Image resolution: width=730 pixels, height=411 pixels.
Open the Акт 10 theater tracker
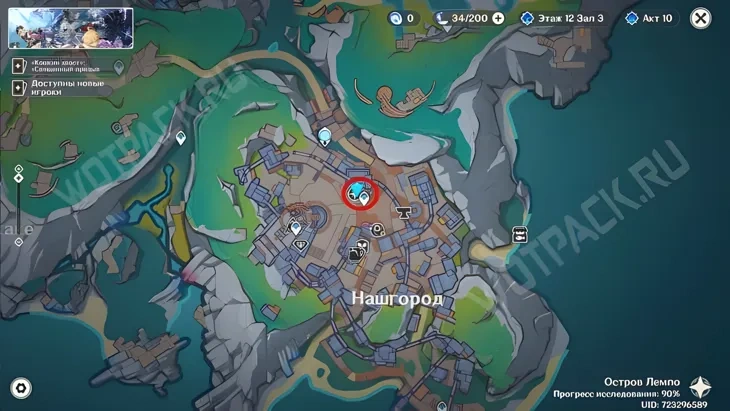pyautogui.click(x=650, y=18)
